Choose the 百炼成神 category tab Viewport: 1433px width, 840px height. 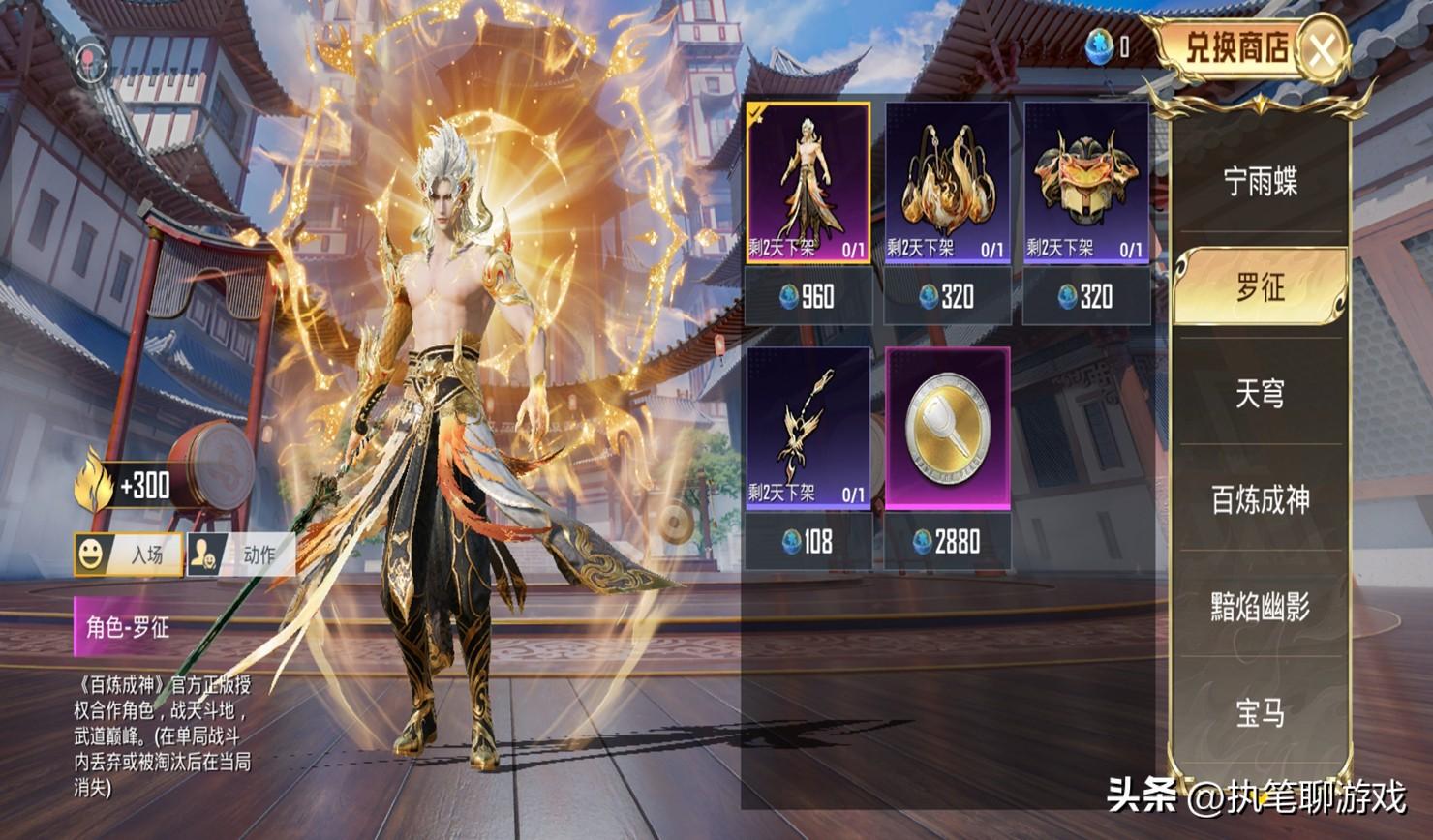click(x=1260, y=500)
